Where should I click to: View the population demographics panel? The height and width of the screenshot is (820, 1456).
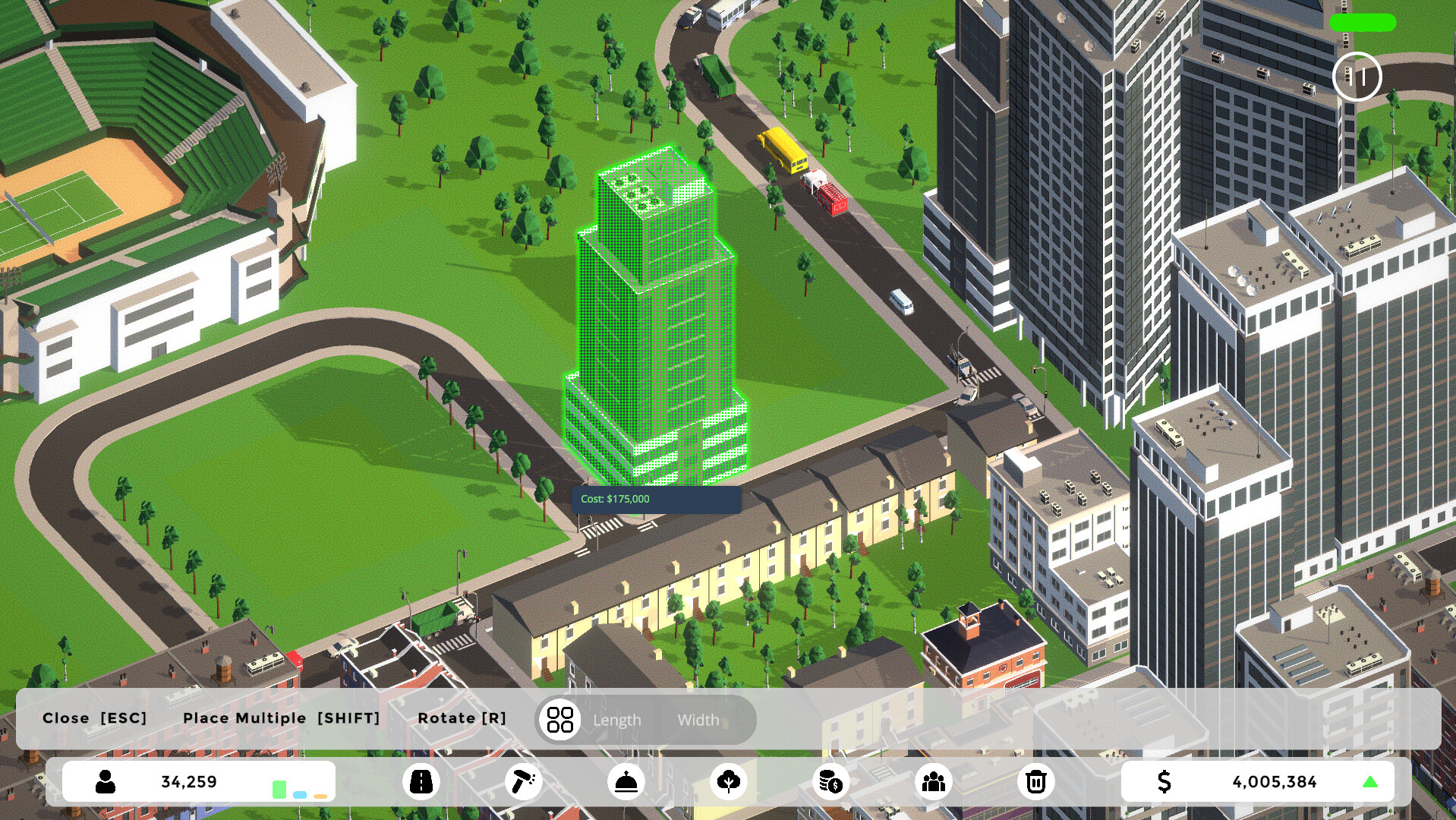tap(933, 781)
